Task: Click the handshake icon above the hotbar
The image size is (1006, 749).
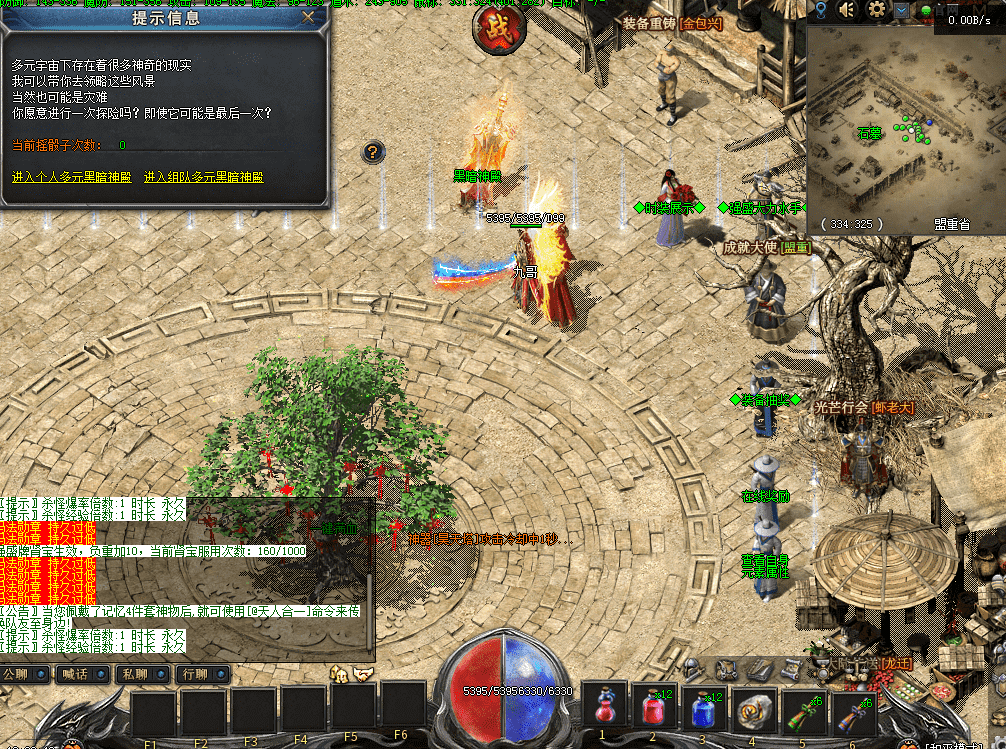Action: (x=364, y=674)
